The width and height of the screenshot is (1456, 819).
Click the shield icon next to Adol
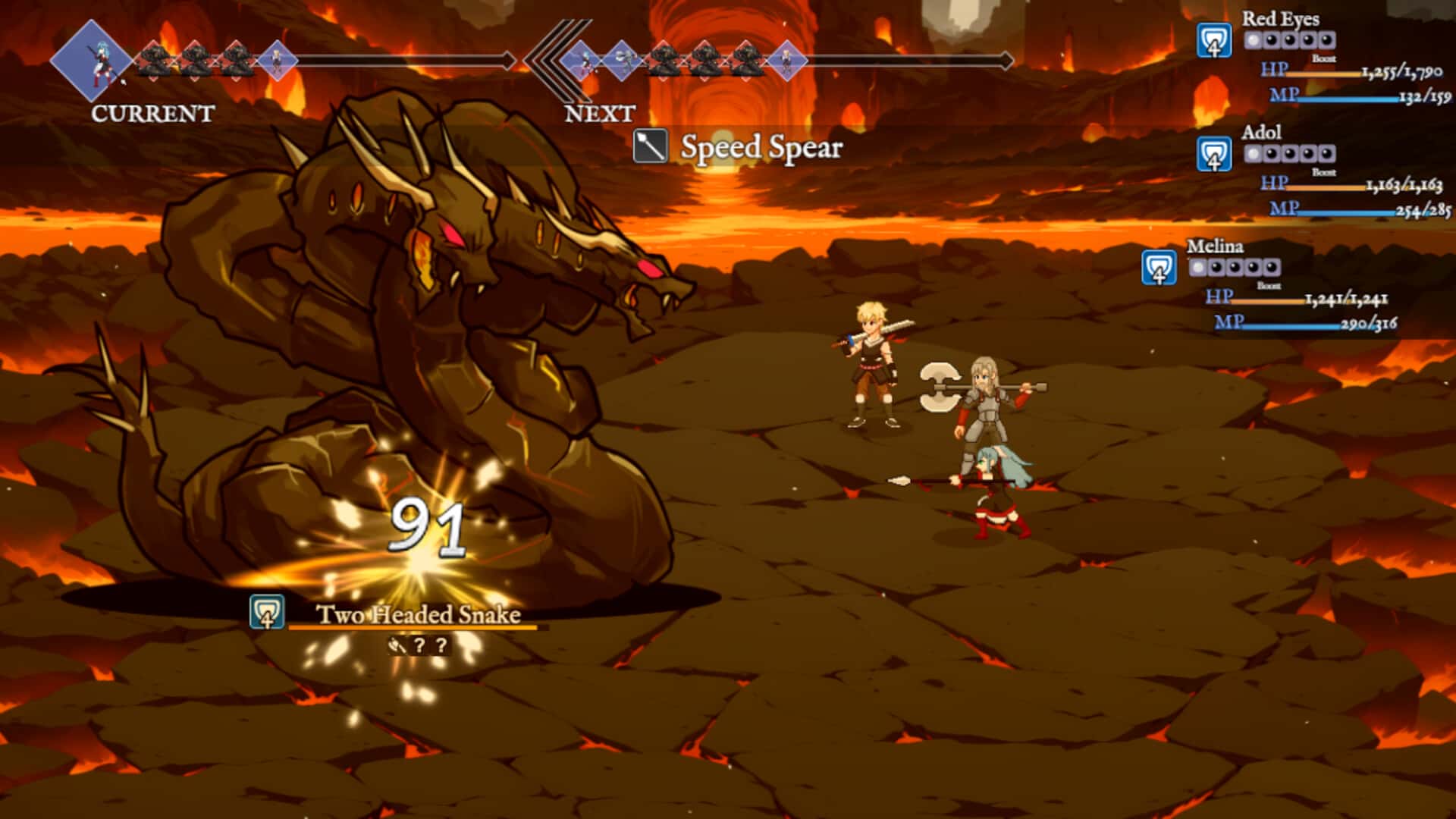pyautogui.click(x=1213, y=155)
